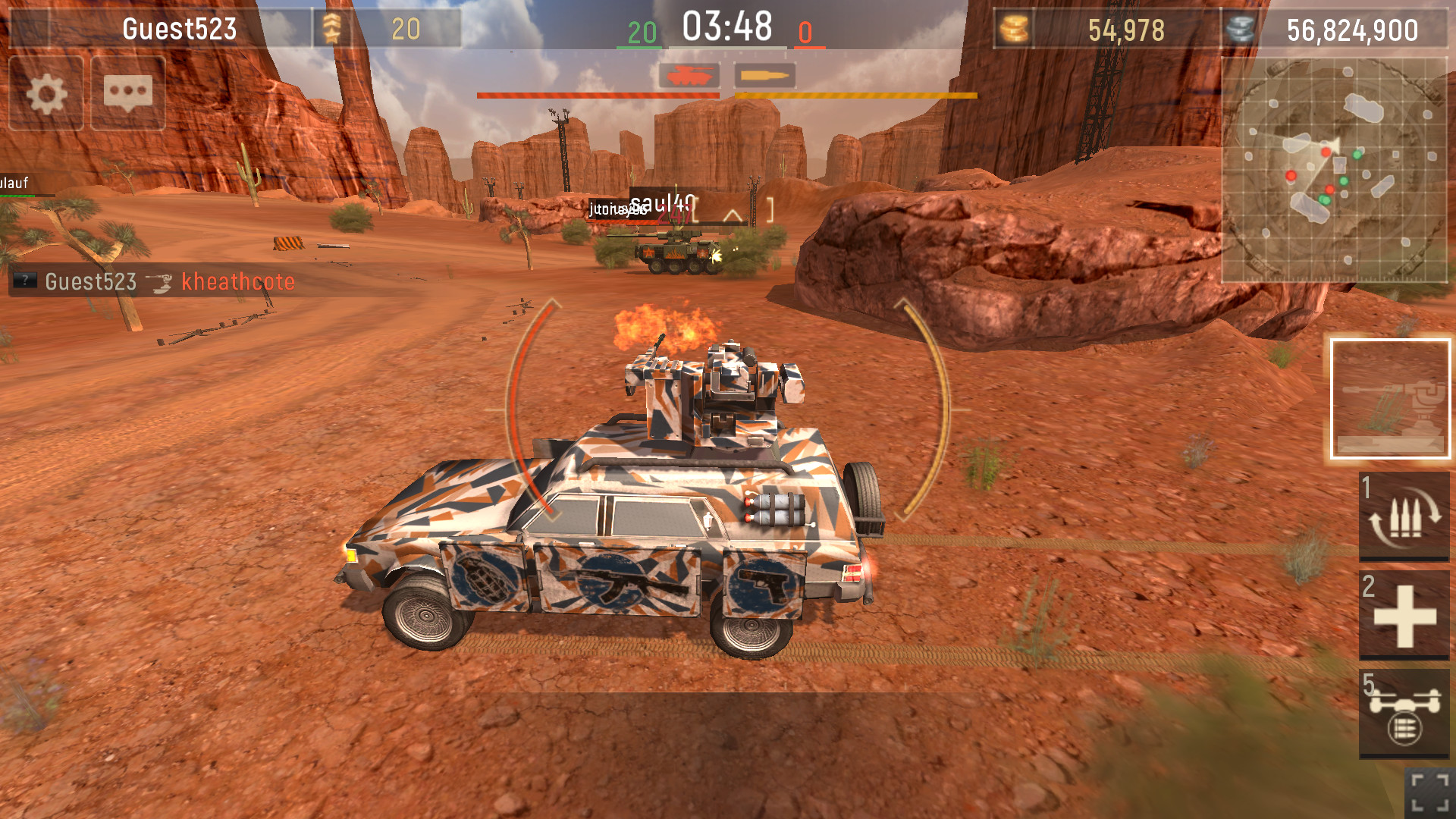Click the red enemy tank icon above health bar

[691, 76]
